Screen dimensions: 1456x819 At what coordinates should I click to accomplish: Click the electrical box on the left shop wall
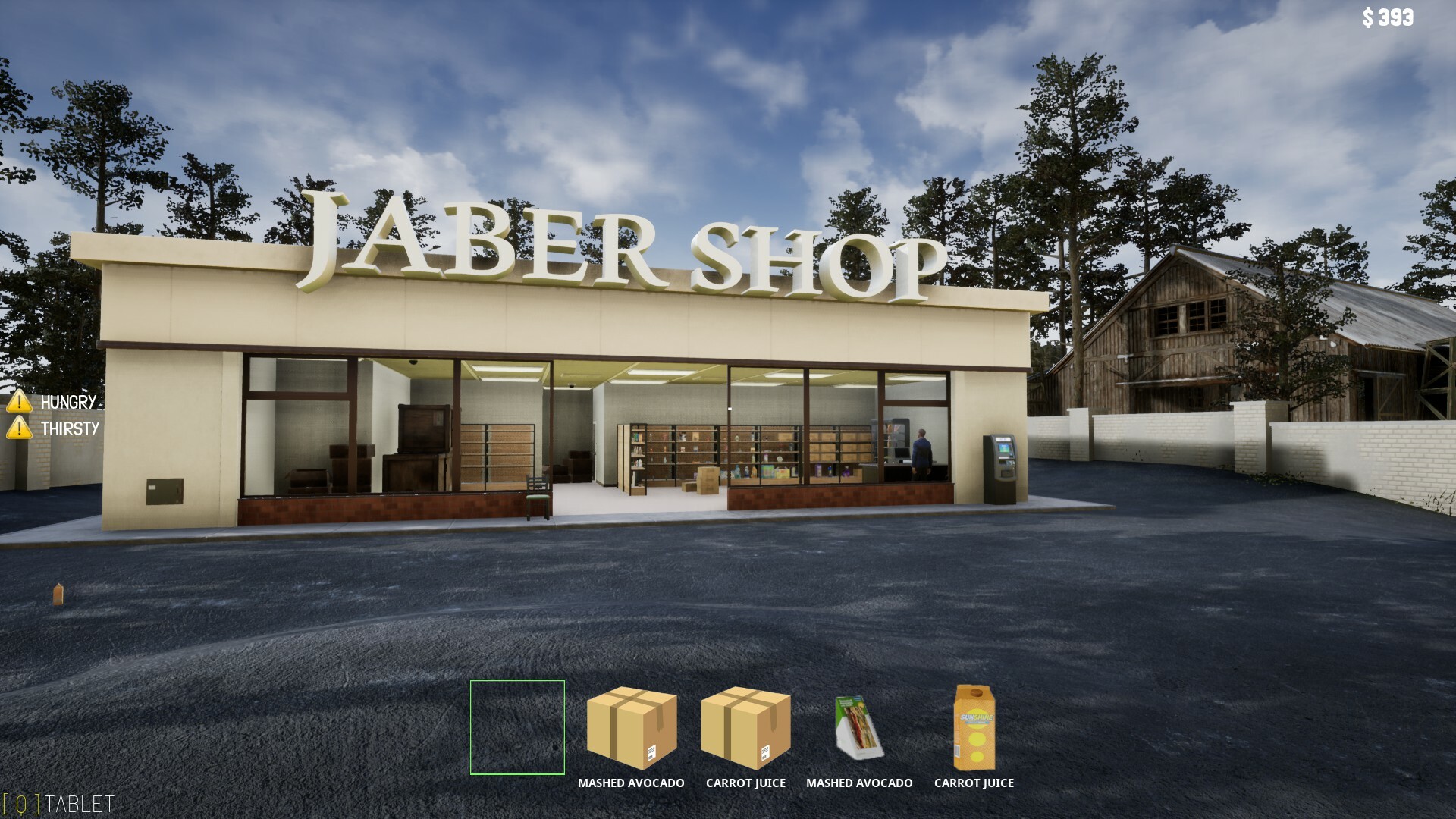point(165,491)
